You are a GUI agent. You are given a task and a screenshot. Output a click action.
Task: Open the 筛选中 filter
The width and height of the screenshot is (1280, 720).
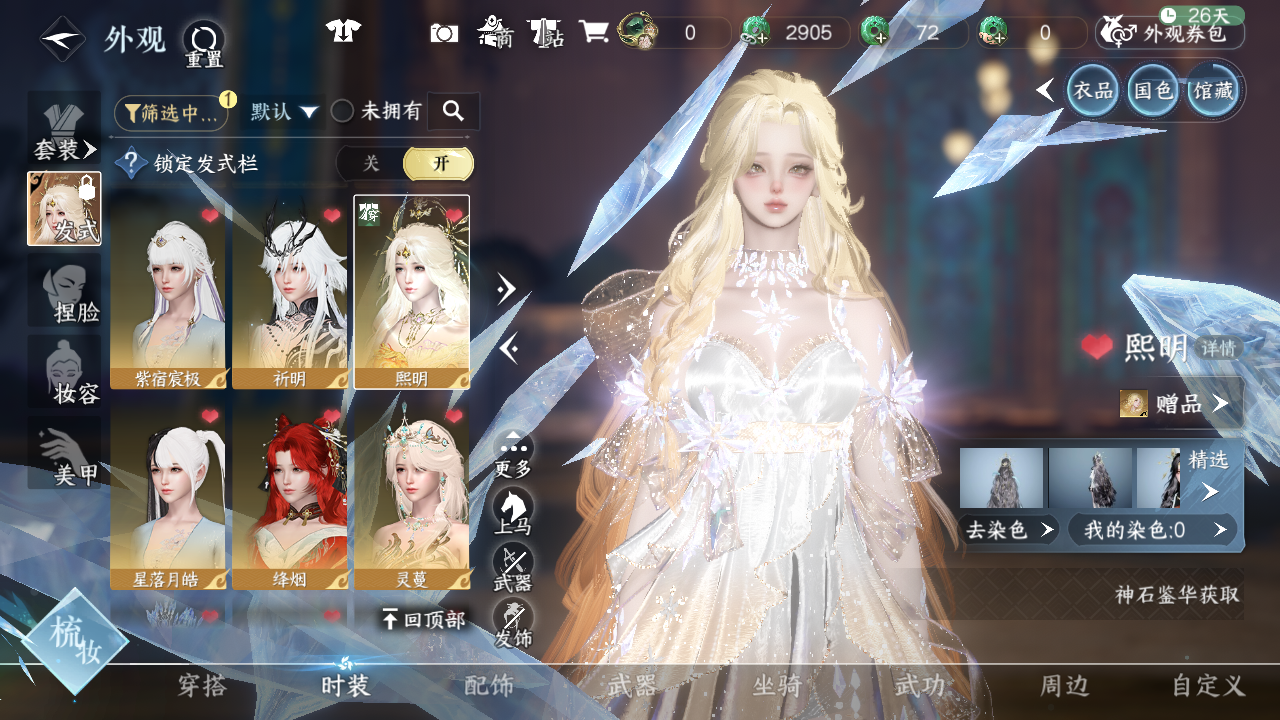tap(171, 113)
